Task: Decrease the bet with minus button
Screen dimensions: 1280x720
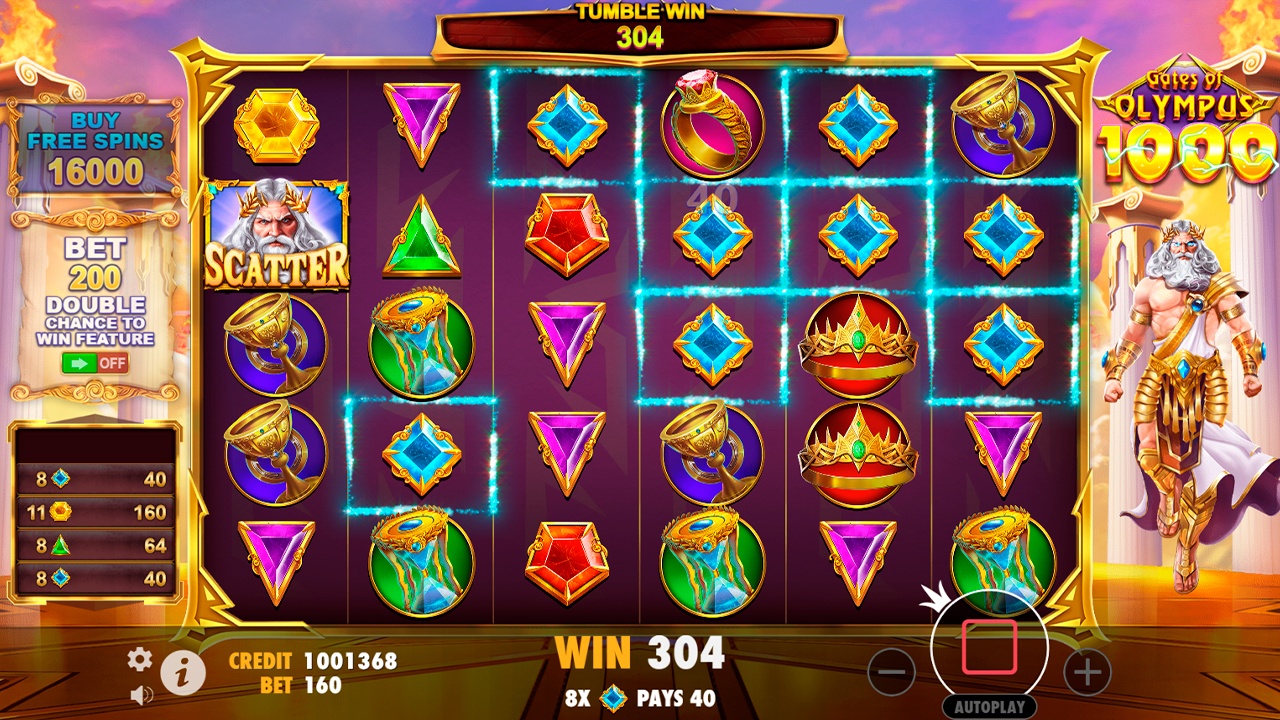Action: coord(891,672)
